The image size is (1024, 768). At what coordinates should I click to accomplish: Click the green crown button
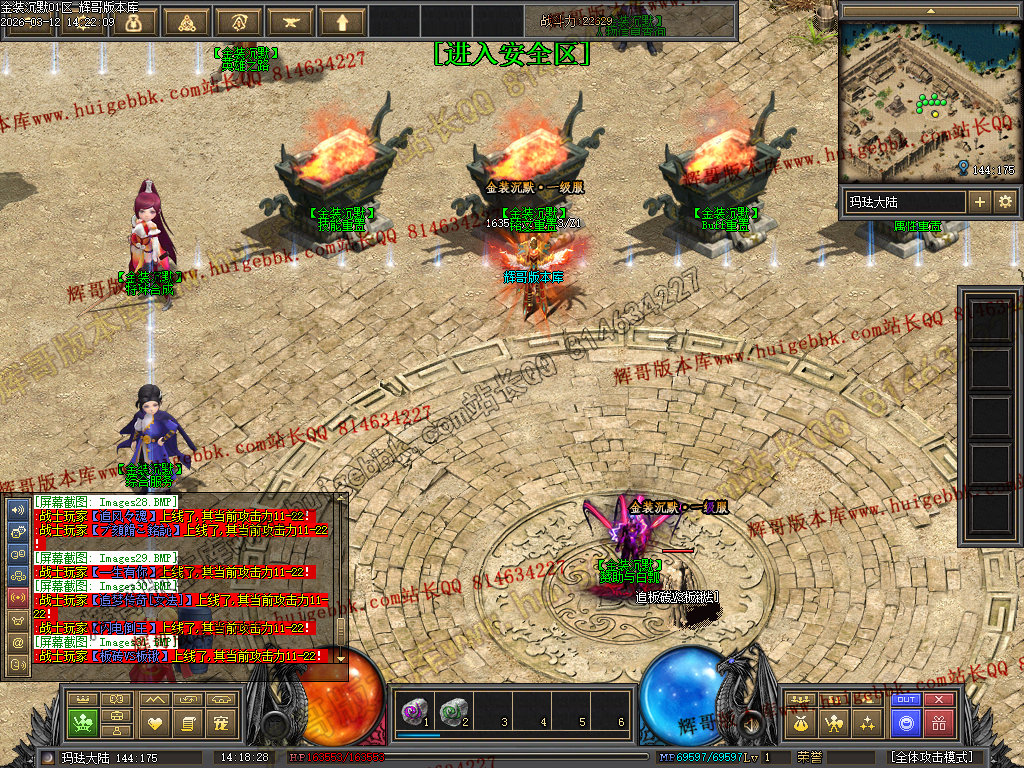[x=82, y=722]
